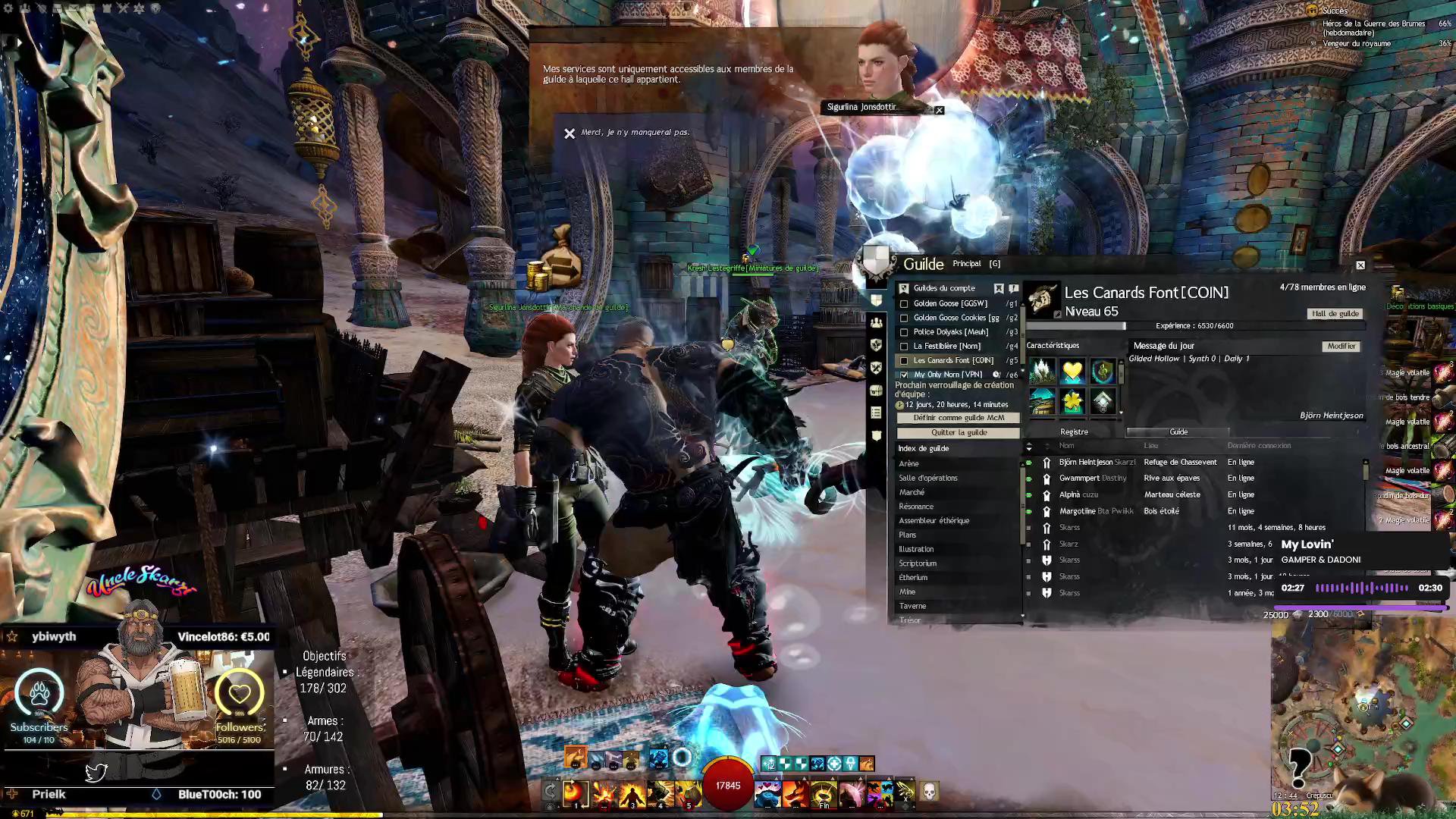
Task: Select the Scriptorium entry
Action: 918,564
